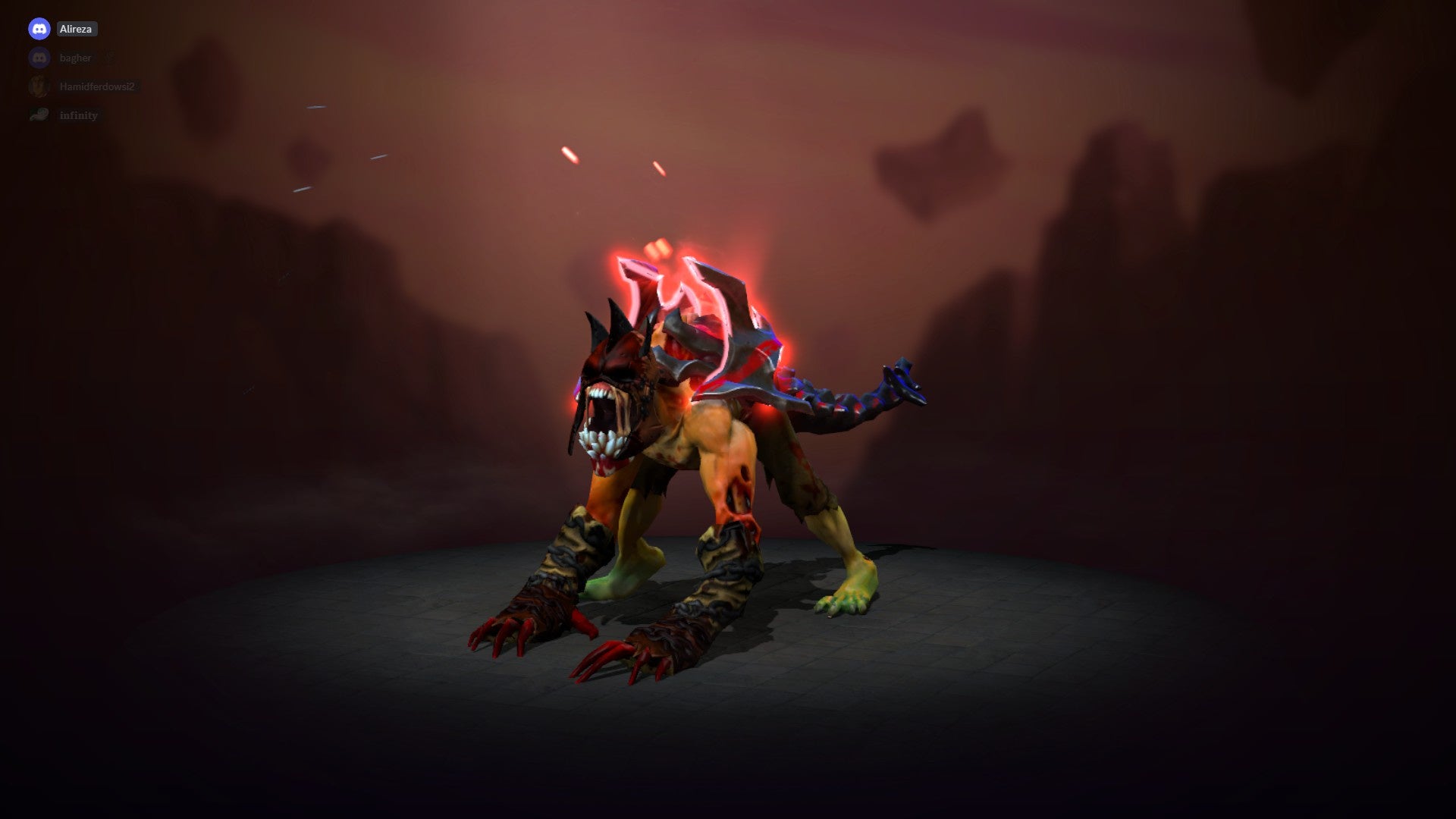
Task: Select the infinity name label
Action: coord(79,115)
